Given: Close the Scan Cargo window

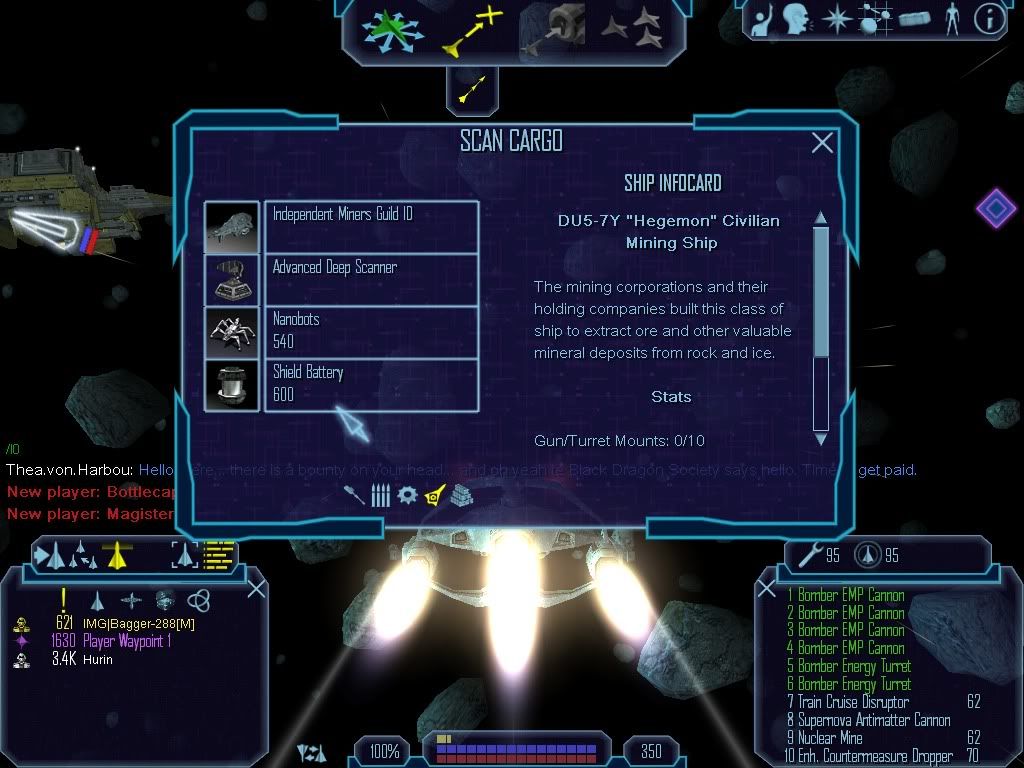Looking at the screenshot, I should [x=822, y=143].
